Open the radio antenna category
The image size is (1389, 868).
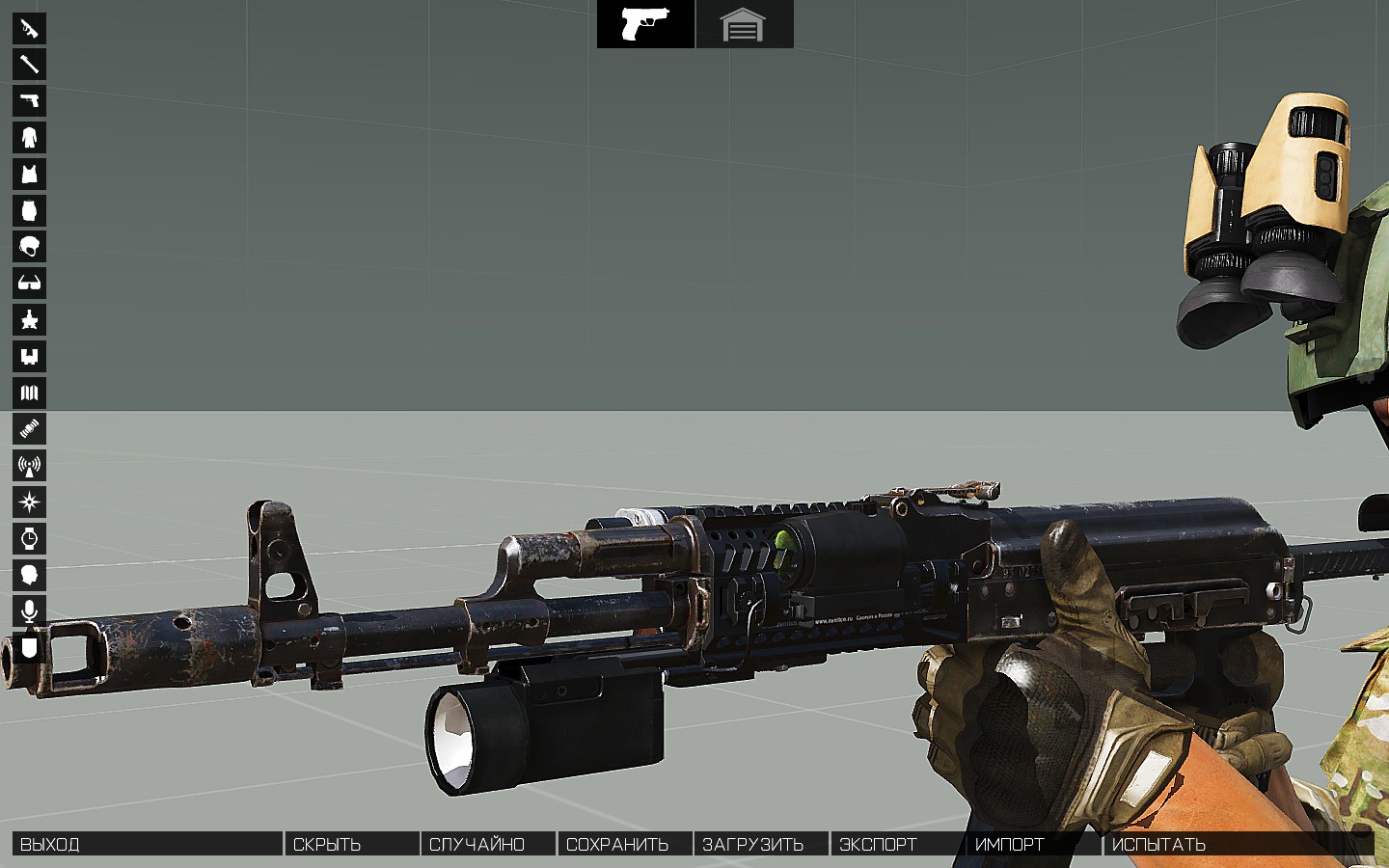point(29,466)
